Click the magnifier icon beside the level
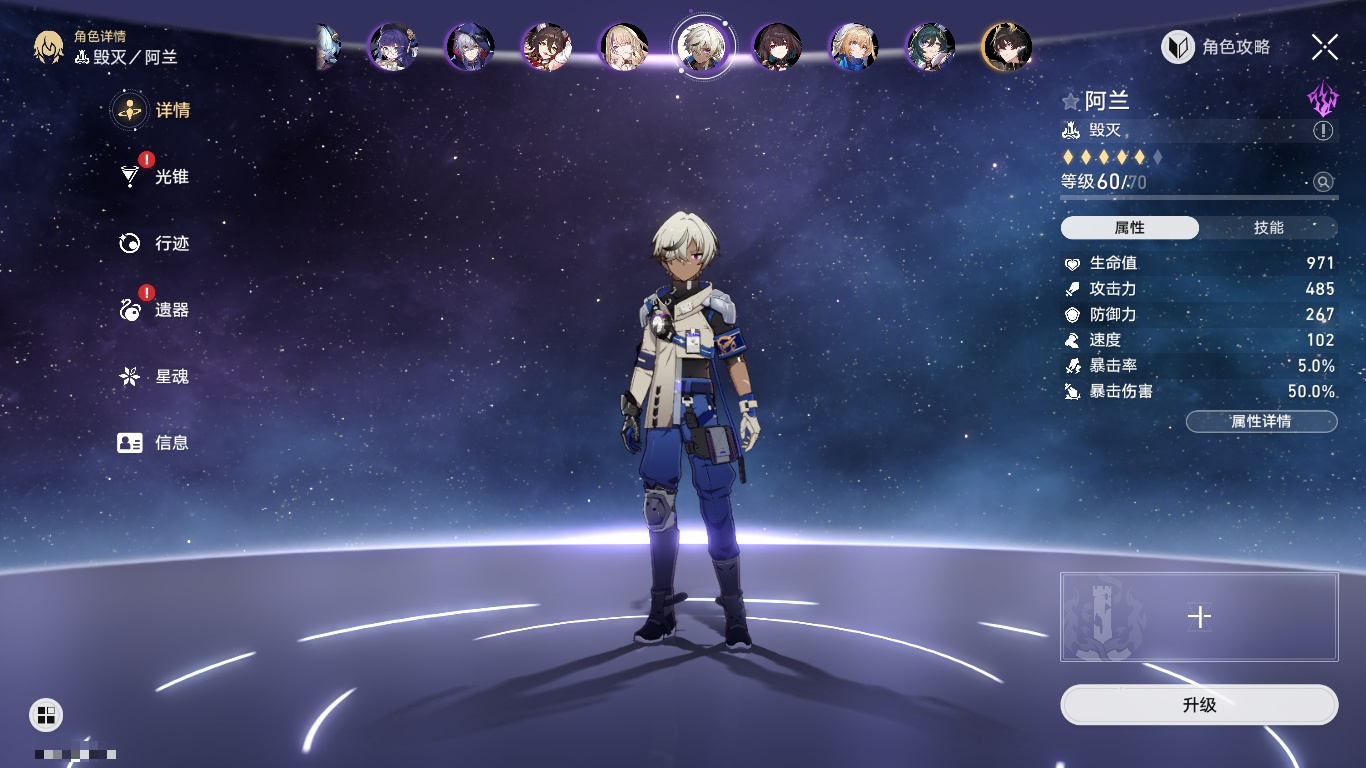The height and width of the screenshot is (768, 1366). [1323, 182]
